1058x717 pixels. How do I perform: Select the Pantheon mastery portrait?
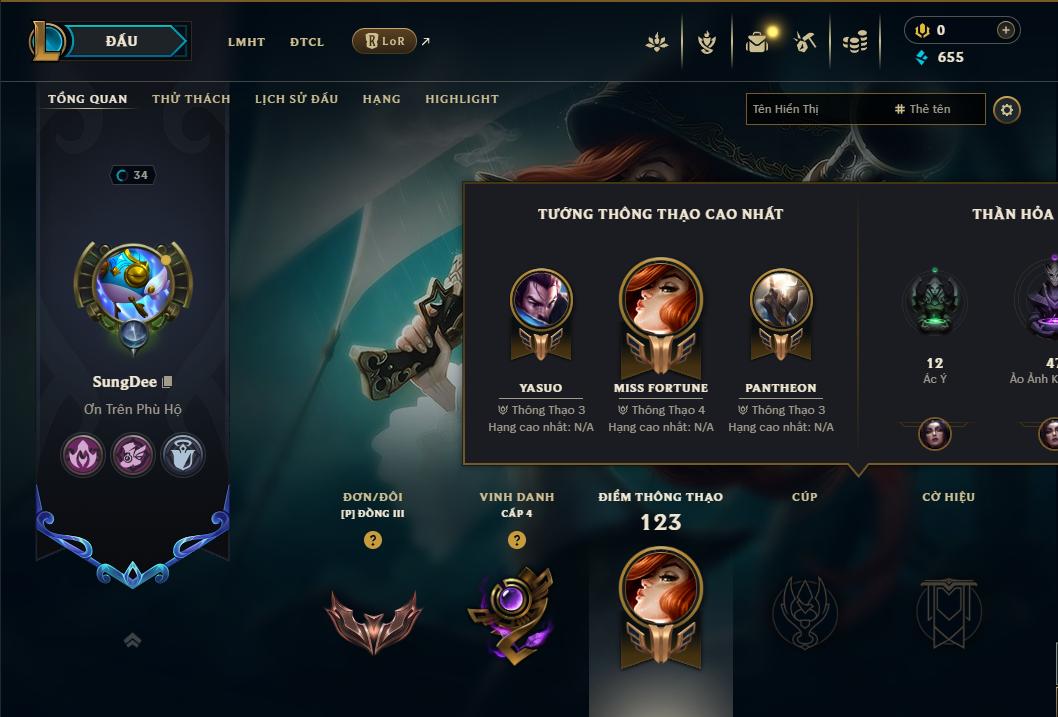click(781, 300)
